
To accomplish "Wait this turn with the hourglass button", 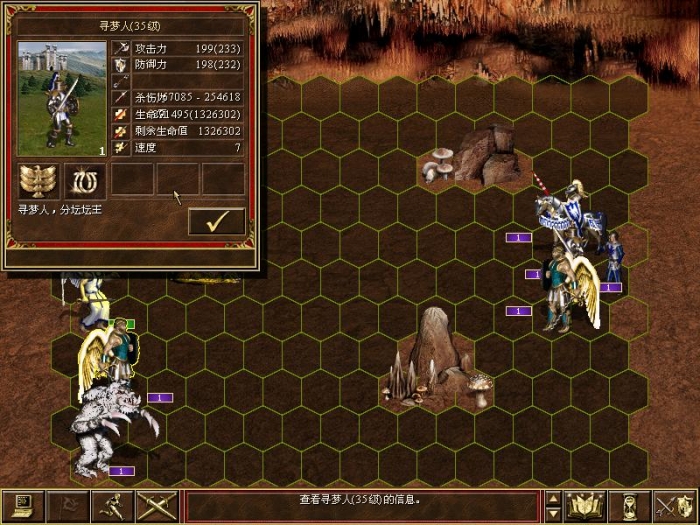I will (x=631, y=506).
